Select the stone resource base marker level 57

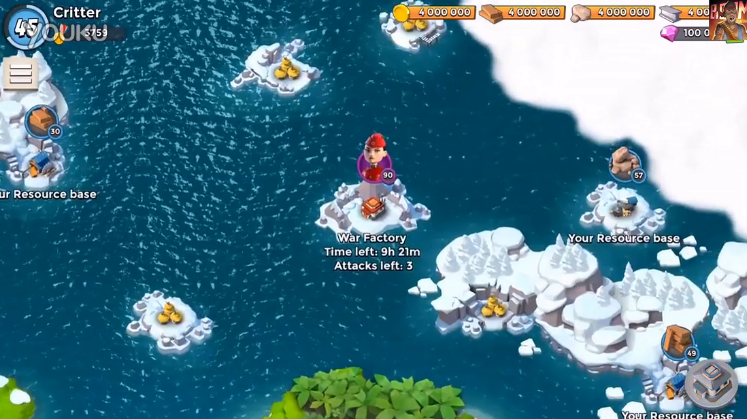pos(627,165)
